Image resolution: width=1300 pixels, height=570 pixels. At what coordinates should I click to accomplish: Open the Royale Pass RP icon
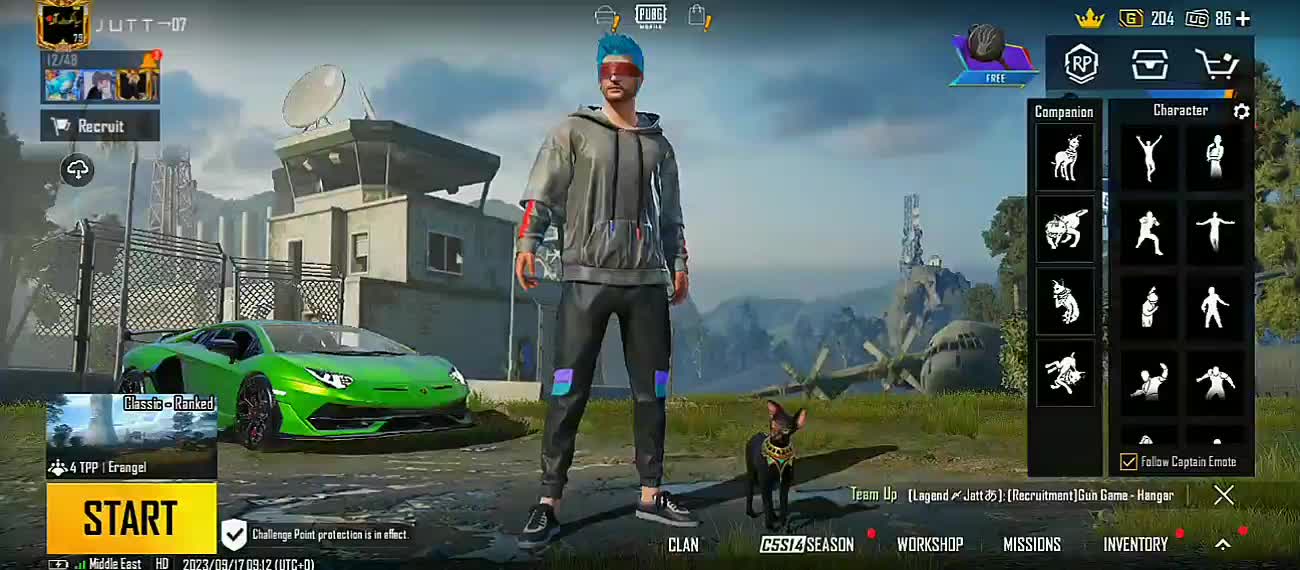tap(1081, 65)
